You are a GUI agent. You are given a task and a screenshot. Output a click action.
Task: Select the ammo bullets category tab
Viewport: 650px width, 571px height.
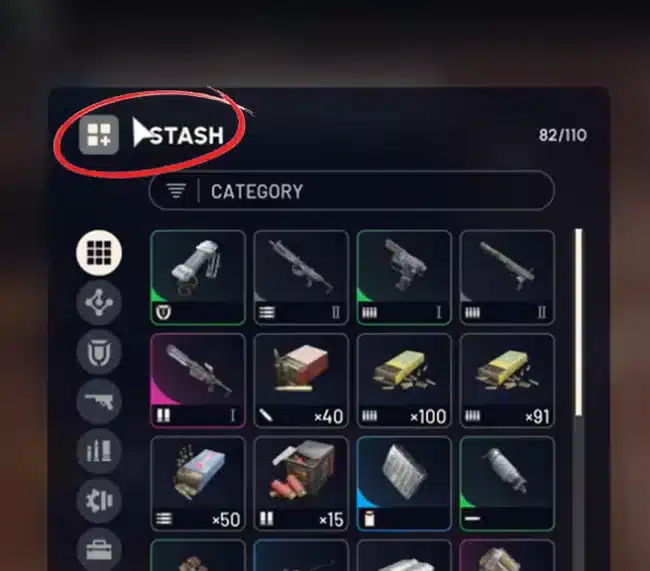[99, 450]
